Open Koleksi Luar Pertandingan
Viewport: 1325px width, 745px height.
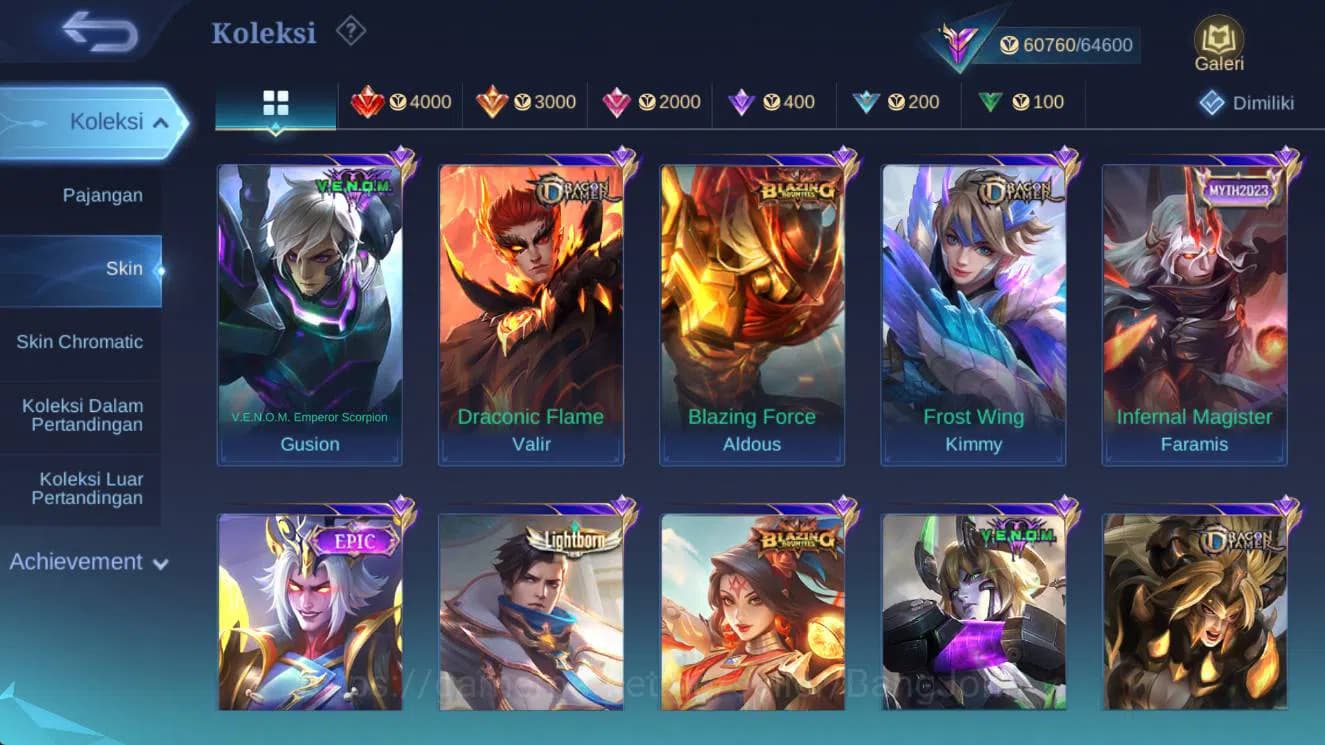pyautogui.click(x=90, y=488)
